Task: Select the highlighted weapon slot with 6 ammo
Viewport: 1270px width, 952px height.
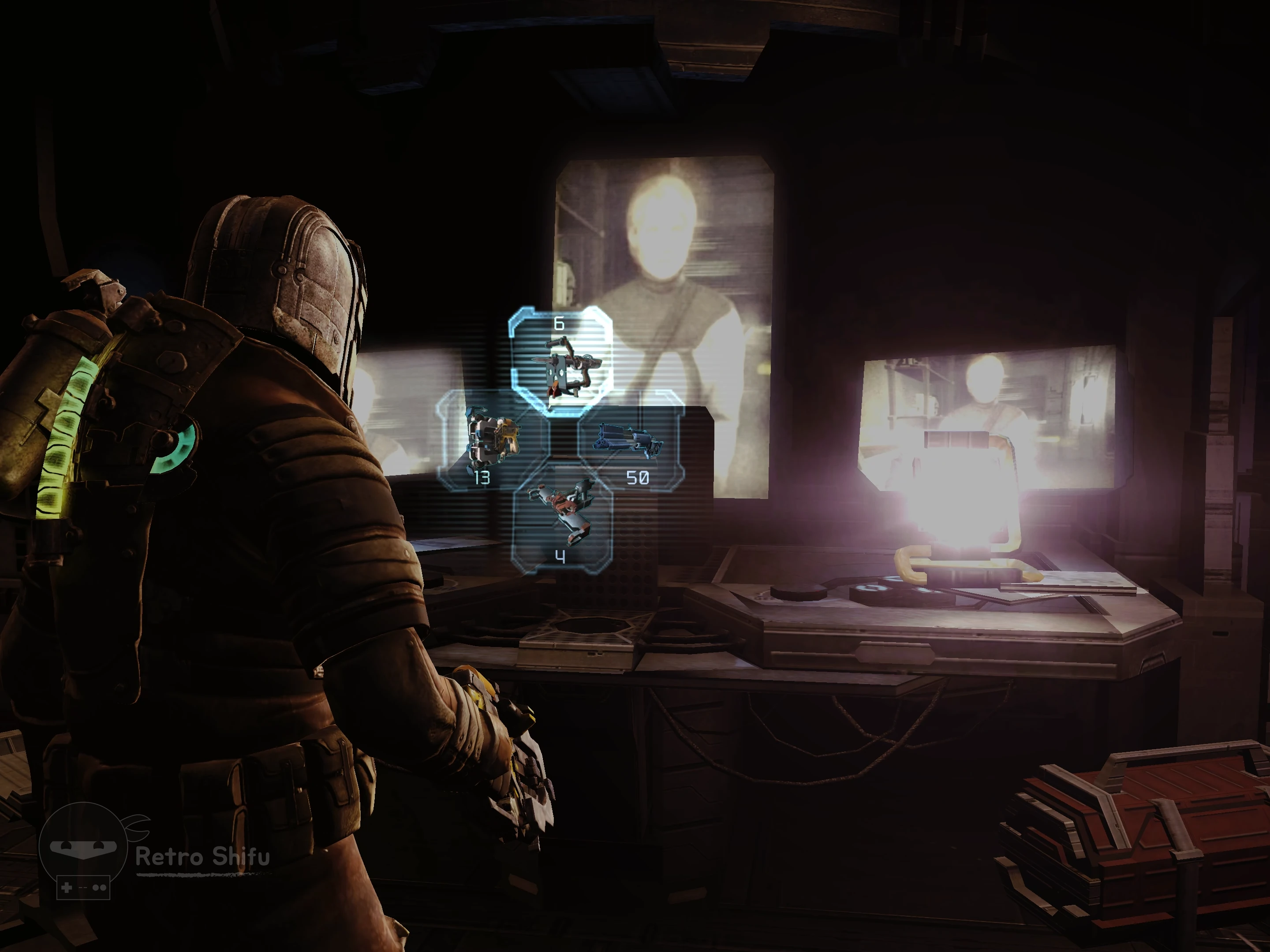Action: pyautogui.click(x=561, y=361)
